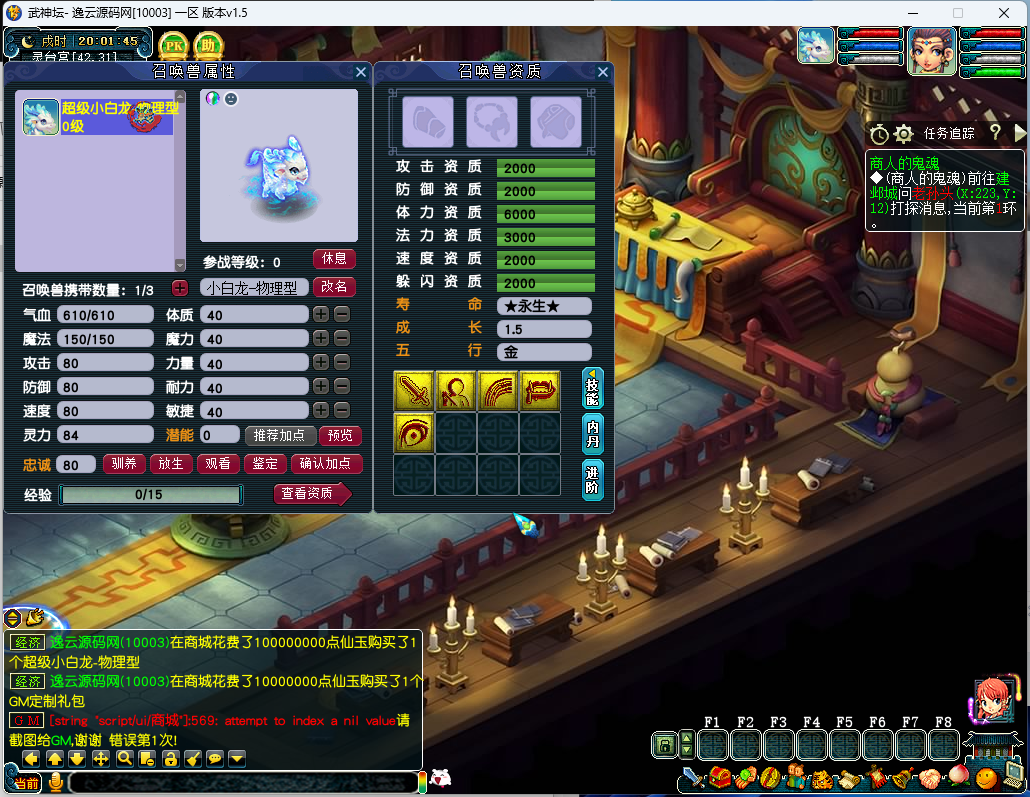This screenshot has width=1030, height=797.
Task: Select the sword skill icon
Action: [x=413, y=390]
